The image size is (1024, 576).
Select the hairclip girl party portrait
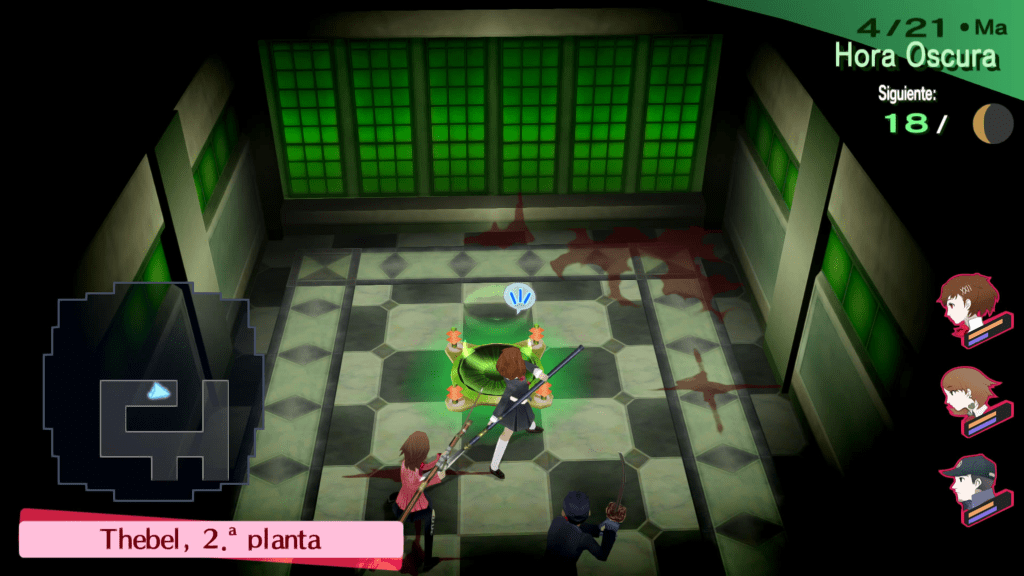pyautogui.click(x=967, y=304)
